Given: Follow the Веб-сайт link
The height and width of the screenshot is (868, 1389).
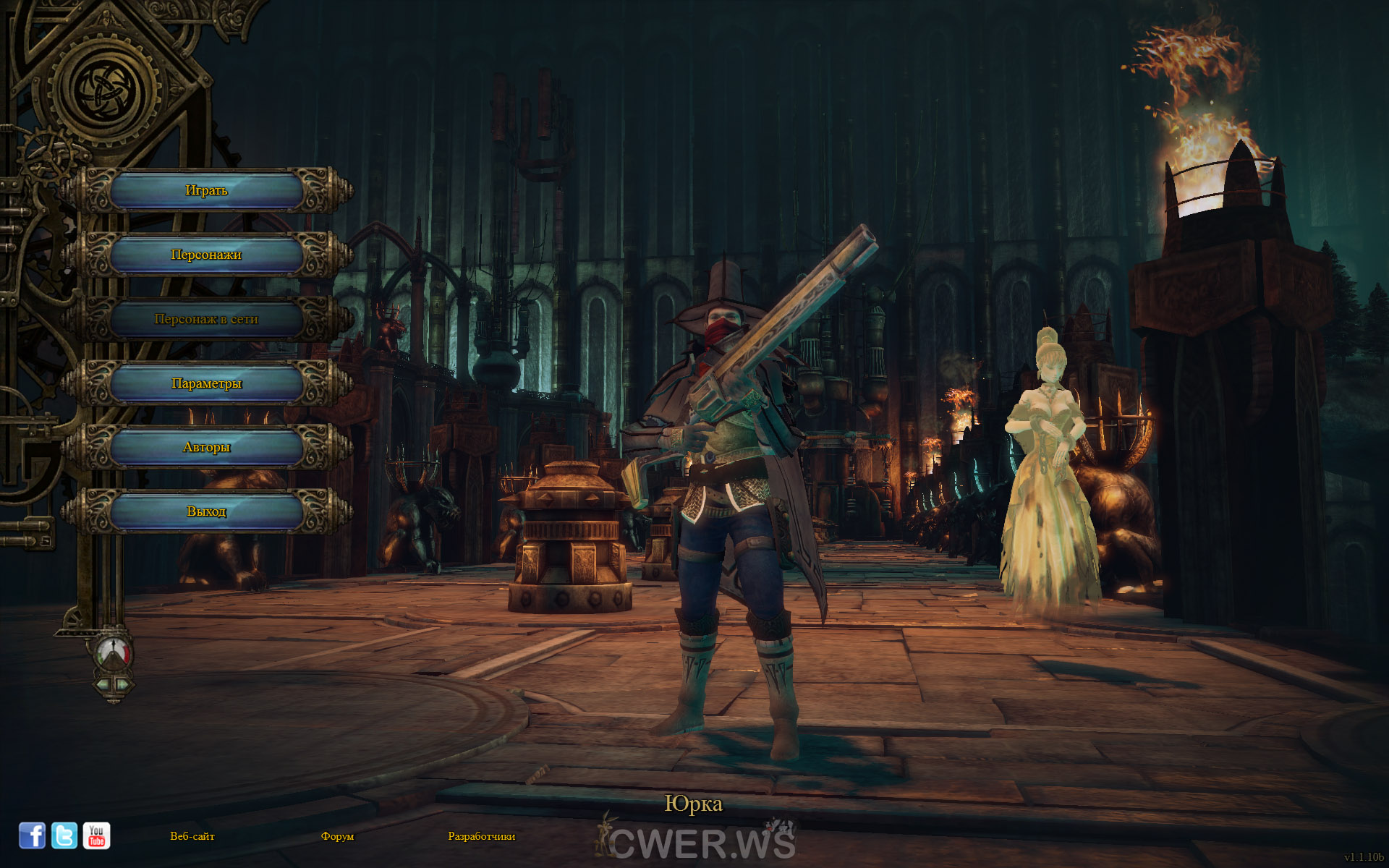Looking at the screenshot, I should point(192,836).
